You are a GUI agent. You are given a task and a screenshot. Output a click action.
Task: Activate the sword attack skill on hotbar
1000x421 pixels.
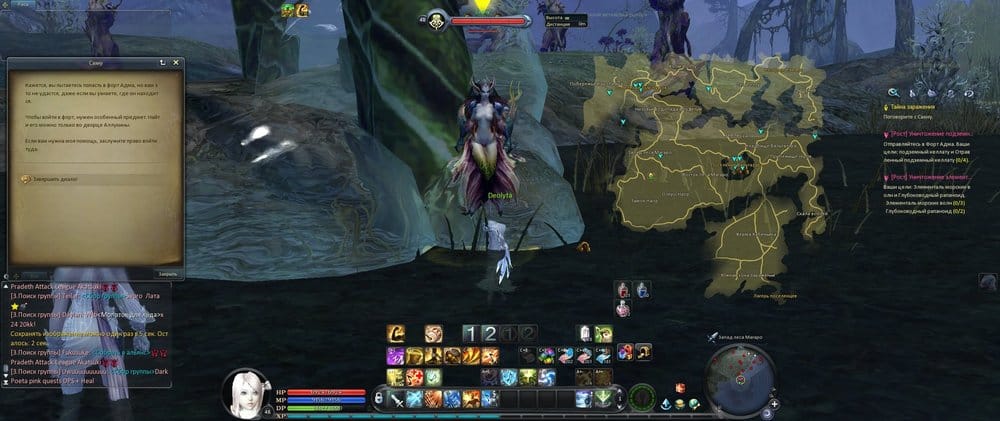[398, 399]
